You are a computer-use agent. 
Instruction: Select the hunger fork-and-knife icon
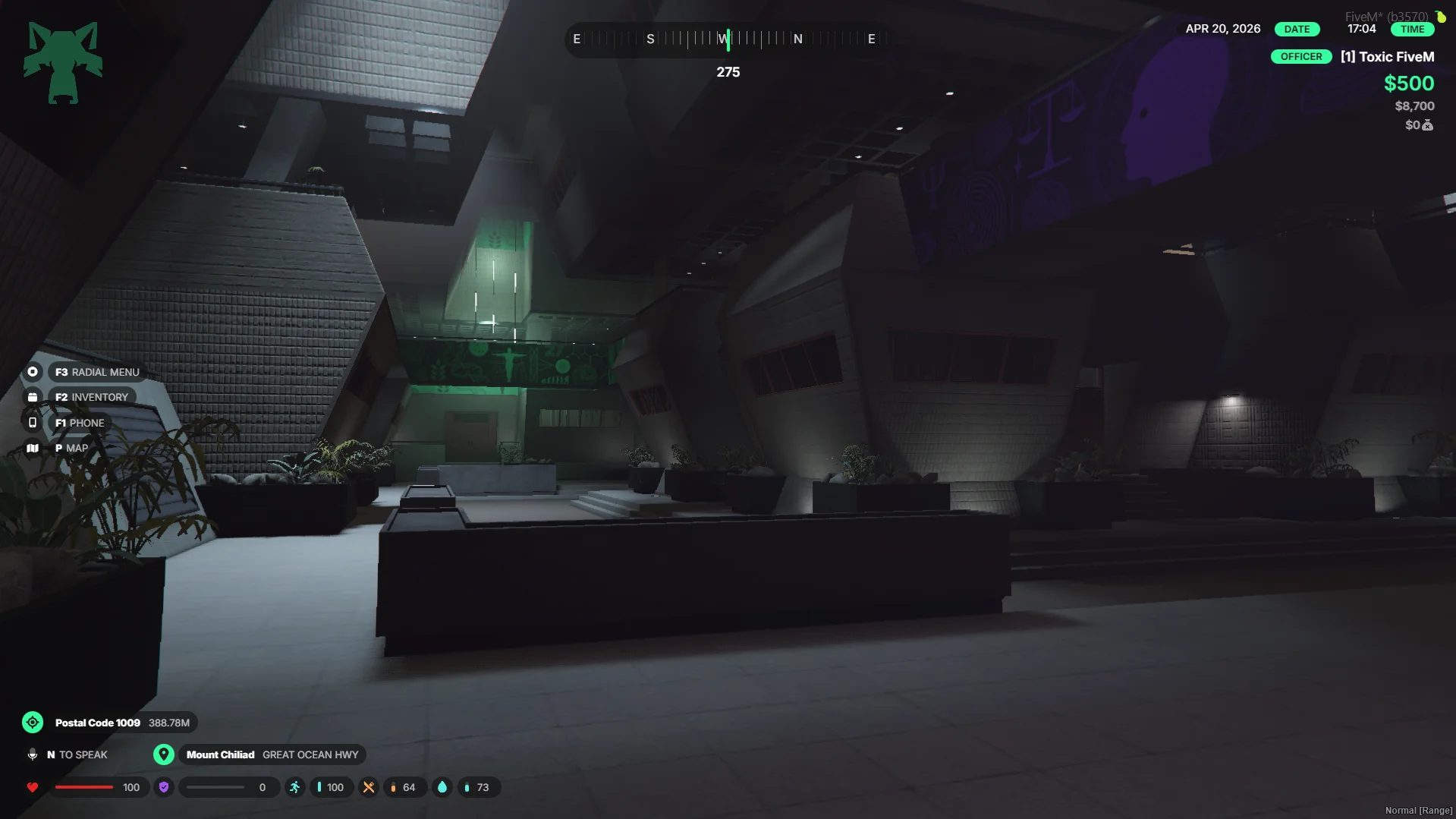[369, 787]
